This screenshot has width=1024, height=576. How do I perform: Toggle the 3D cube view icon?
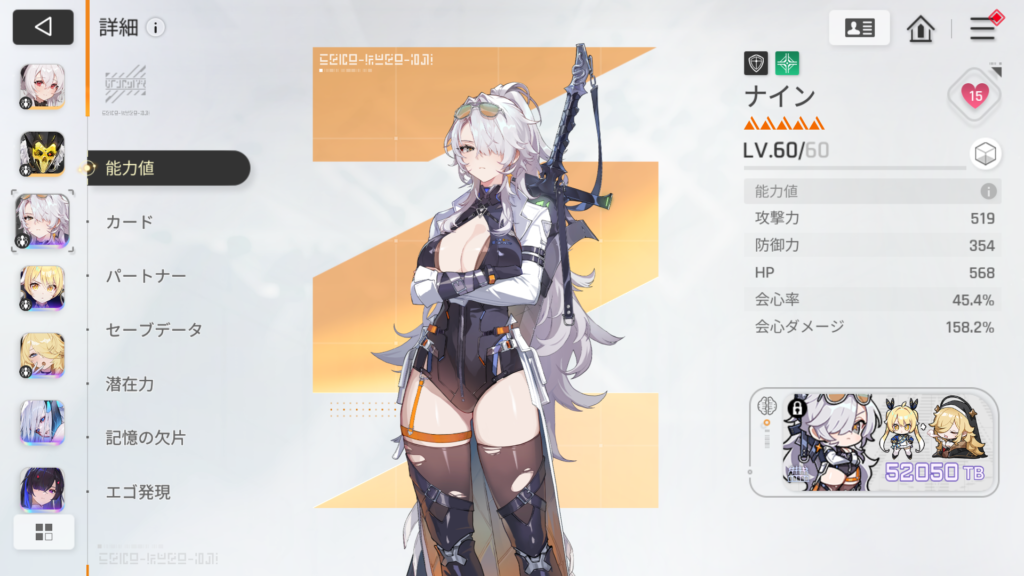click(x=984, y=154)
